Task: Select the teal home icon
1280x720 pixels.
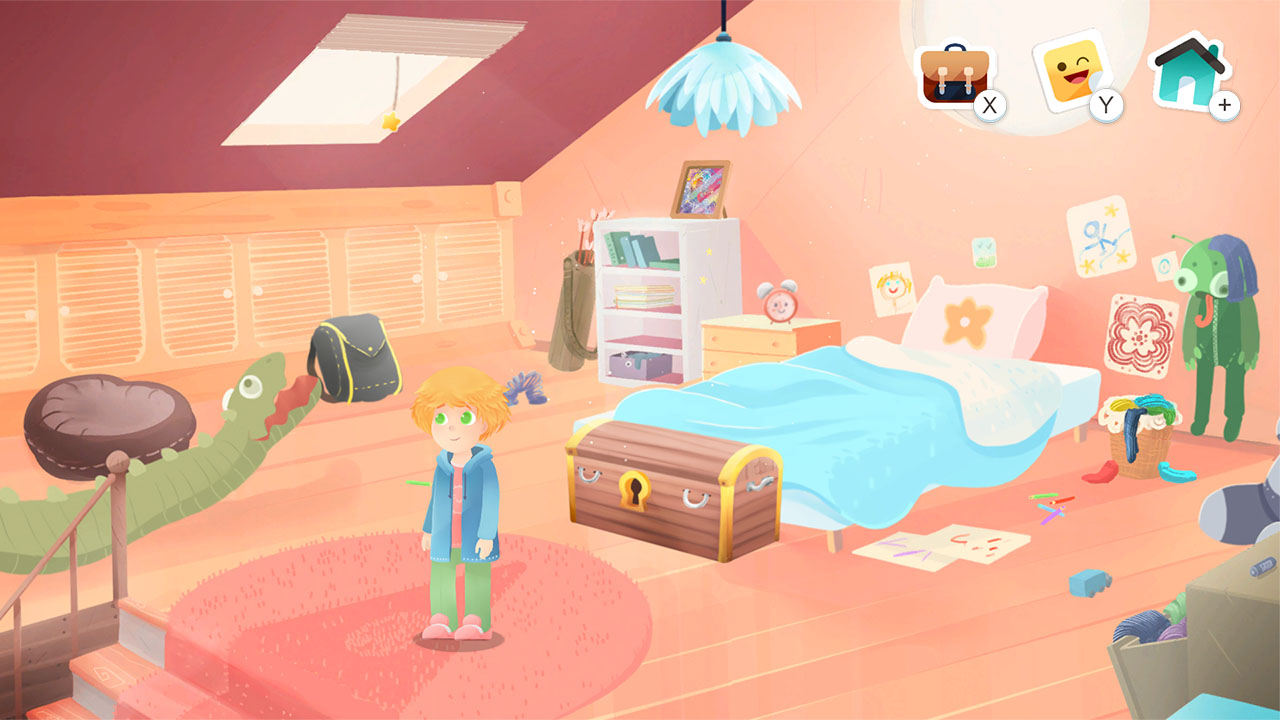Action: (1185, 72)
